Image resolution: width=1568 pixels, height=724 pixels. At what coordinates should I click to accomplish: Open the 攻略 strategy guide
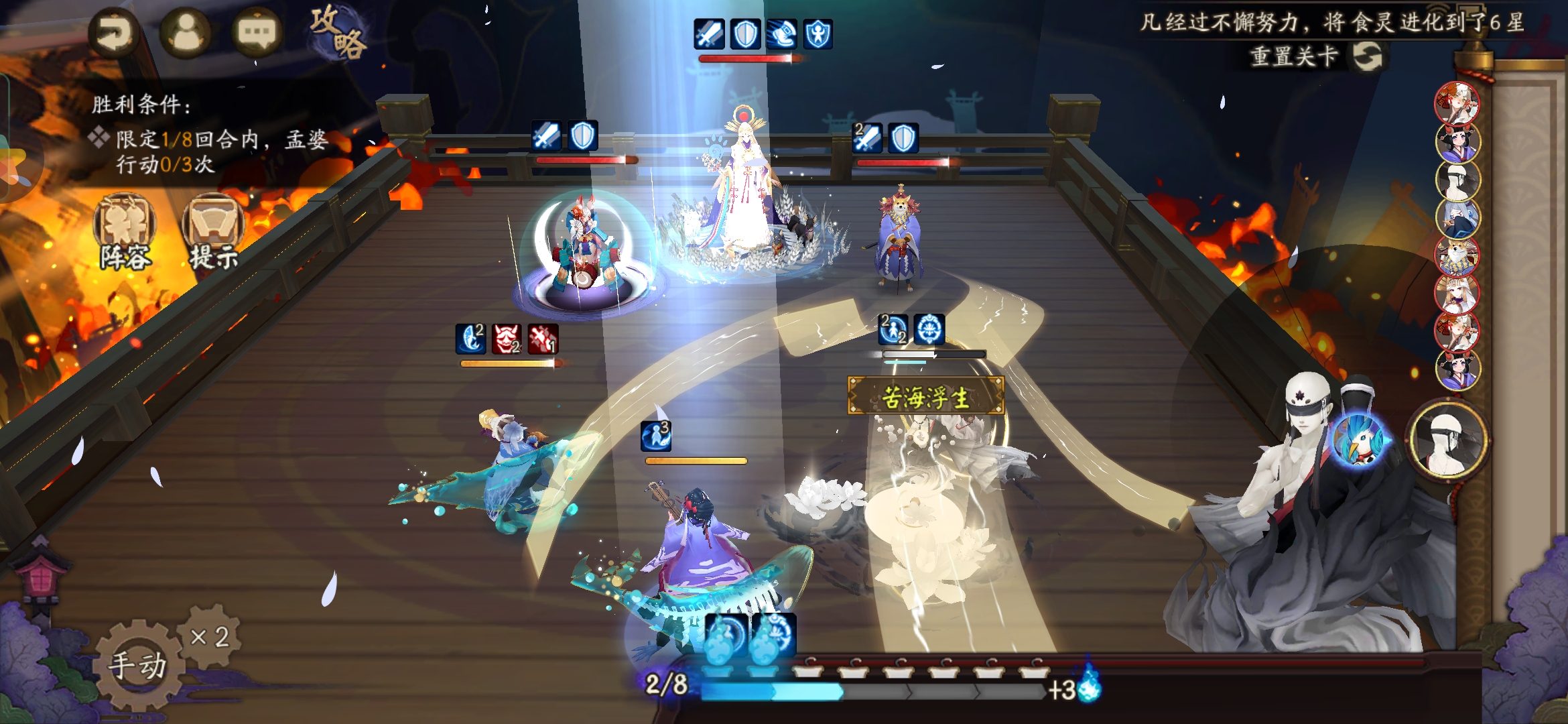click(339, 32)
